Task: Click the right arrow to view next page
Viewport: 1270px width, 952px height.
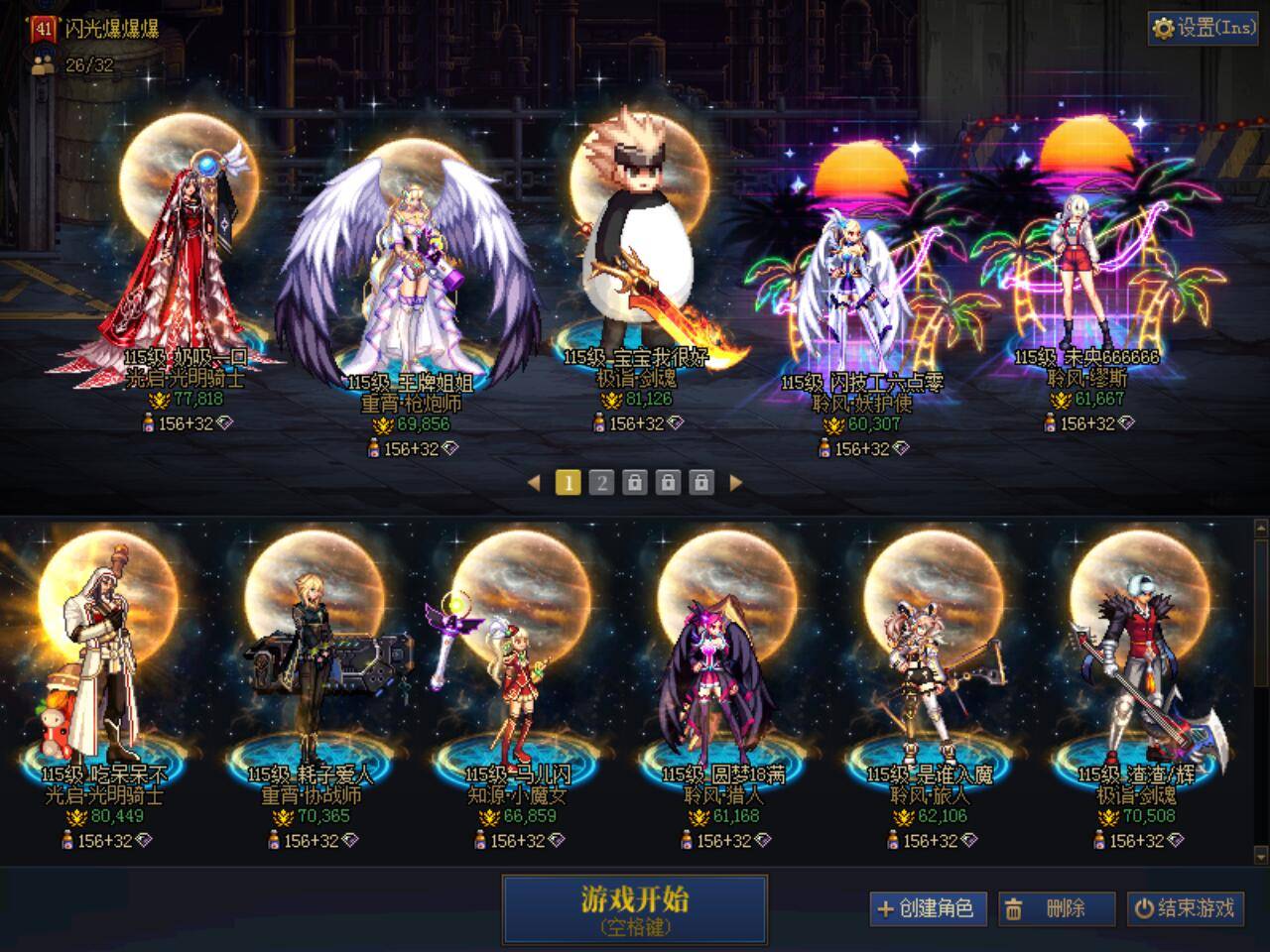Action: pyautogui.click(x=735, y=483)
